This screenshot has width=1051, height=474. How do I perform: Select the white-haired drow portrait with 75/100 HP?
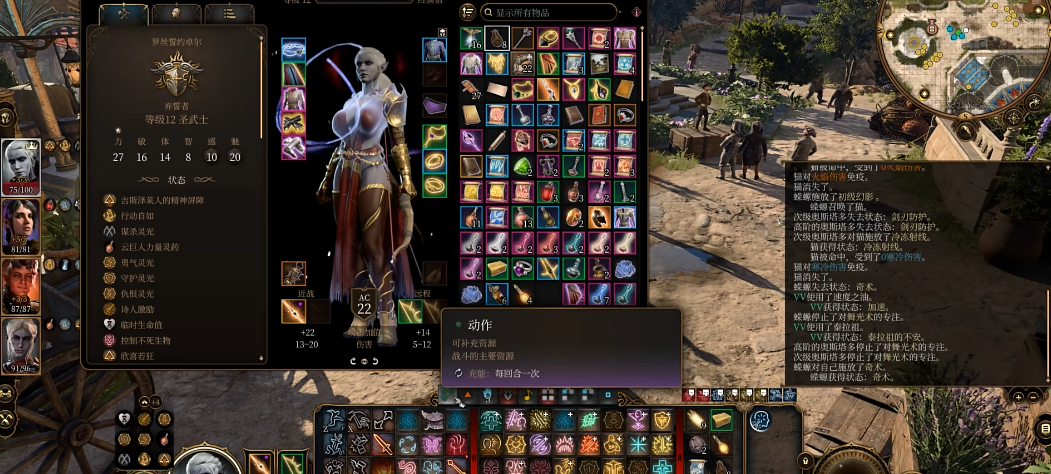pos(21,161)
